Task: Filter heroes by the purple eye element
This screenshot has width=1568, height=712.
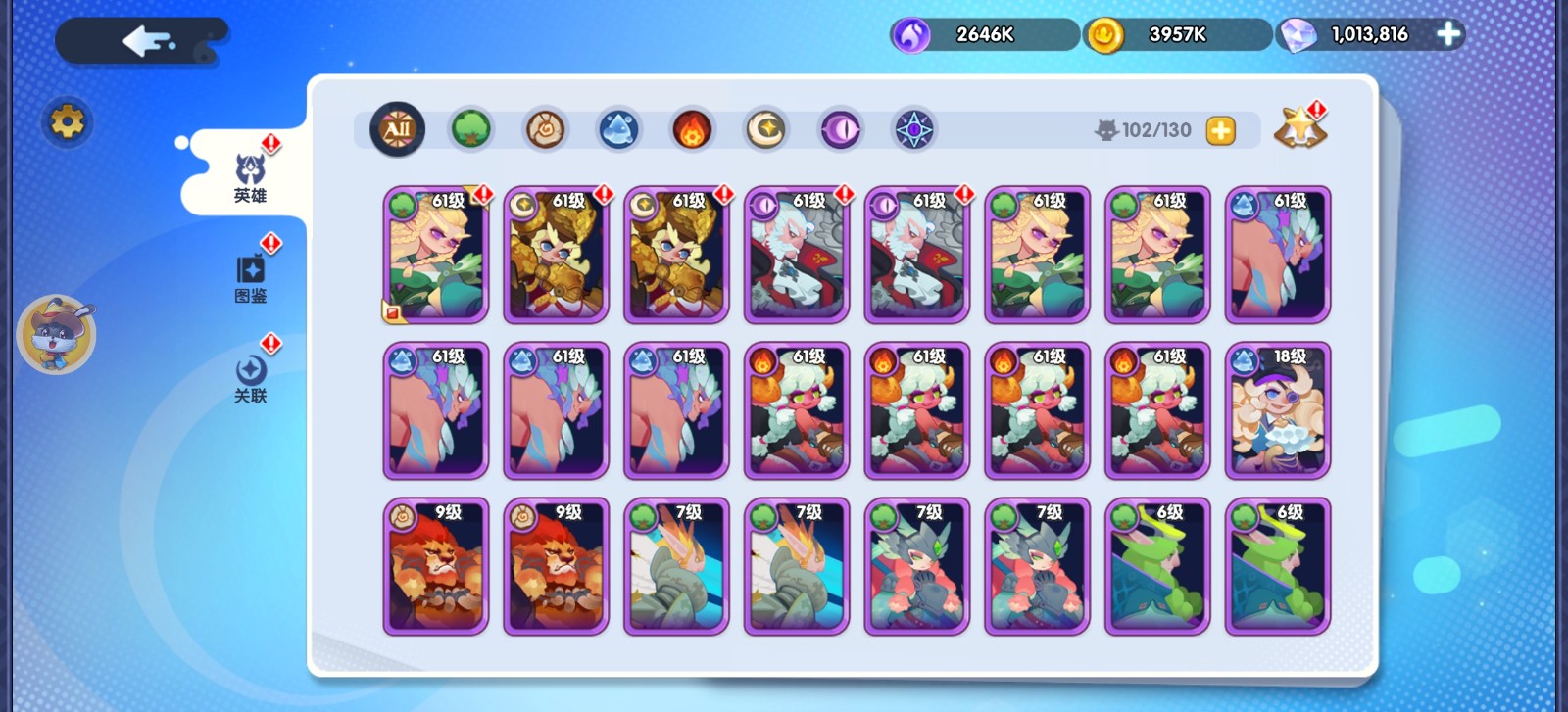Action: (x=840, y=129)
